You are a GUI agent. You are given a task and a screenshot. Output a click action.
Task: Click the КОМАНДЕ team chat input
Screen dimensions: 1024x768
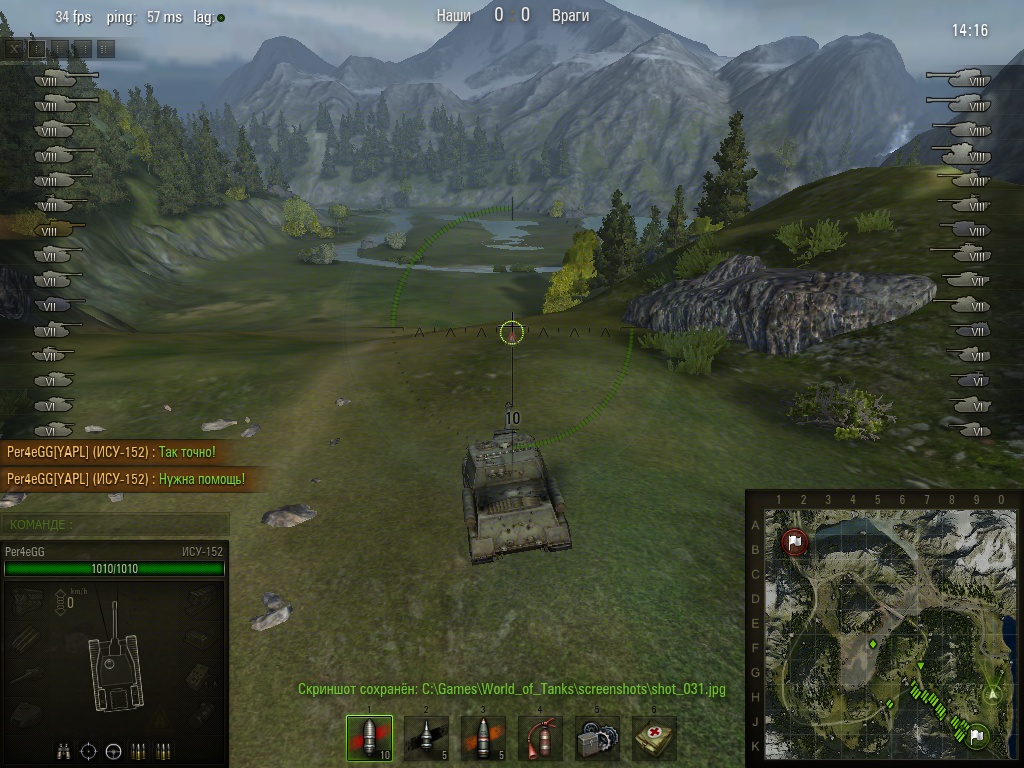click(x=115, y=524)
